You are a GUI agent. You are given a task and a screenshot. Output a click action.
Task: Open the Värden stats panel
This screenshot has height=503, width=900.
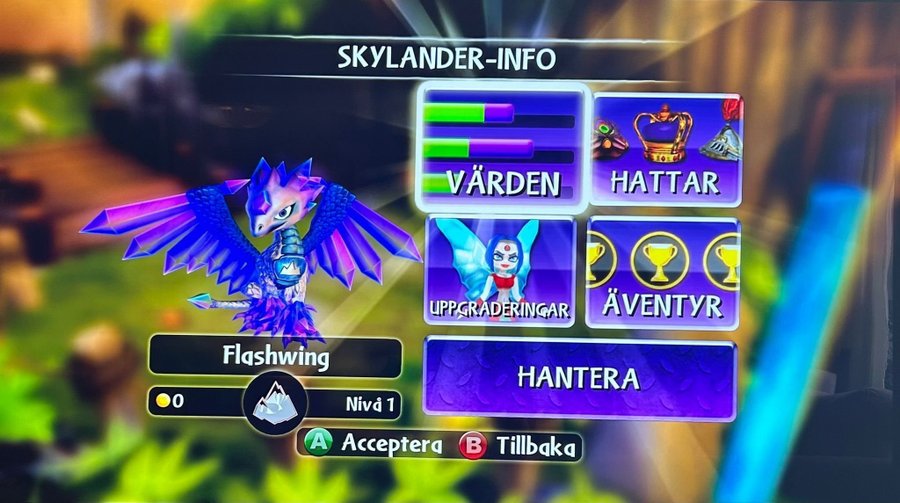click(503, 148)
